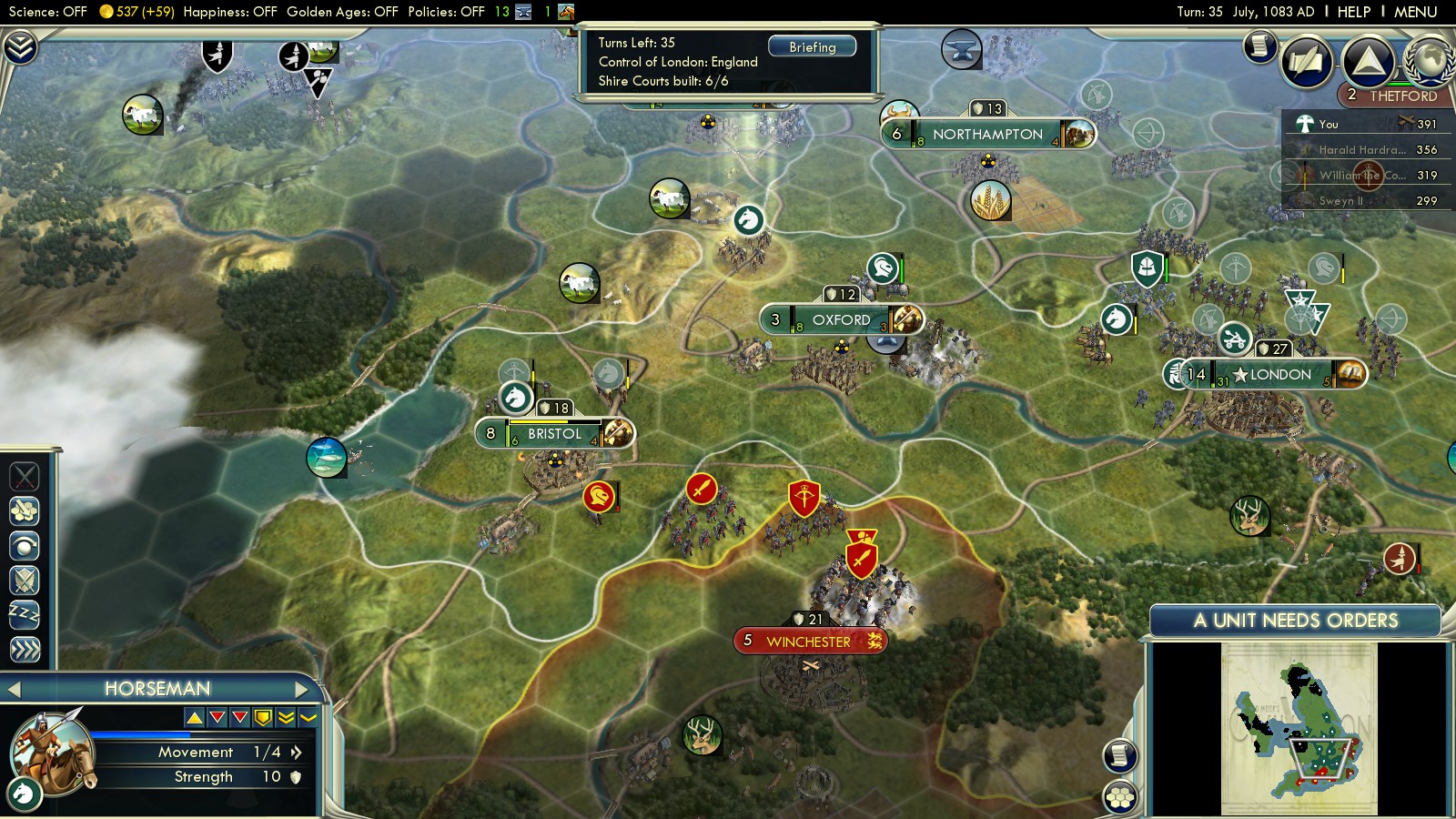The width and height of the screenshot is (1456, 819).
Task: Open the social policies triangle button
Action: [x=1367, y=62]
